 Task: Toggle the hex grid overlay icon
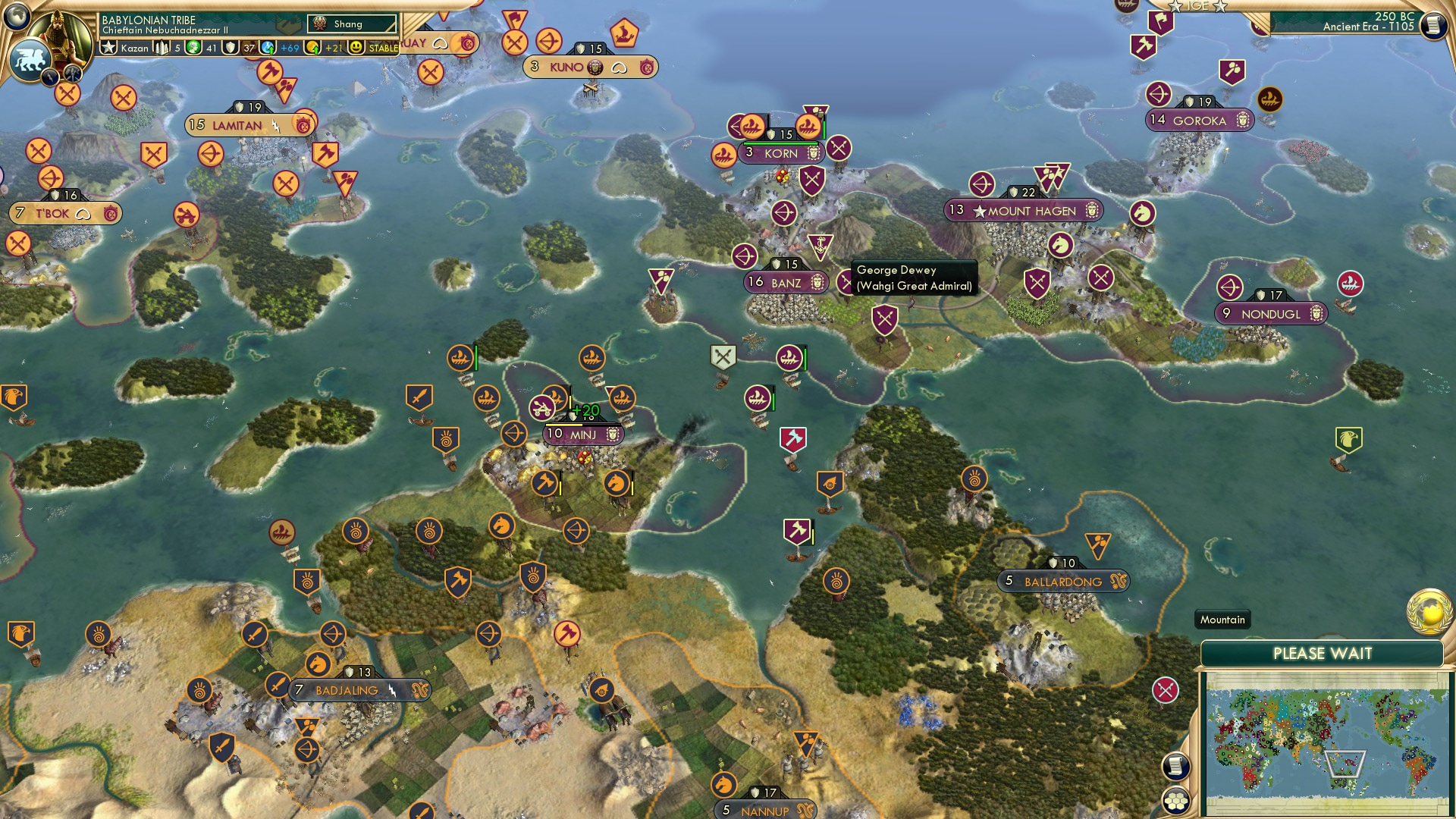coord(1175,802)
